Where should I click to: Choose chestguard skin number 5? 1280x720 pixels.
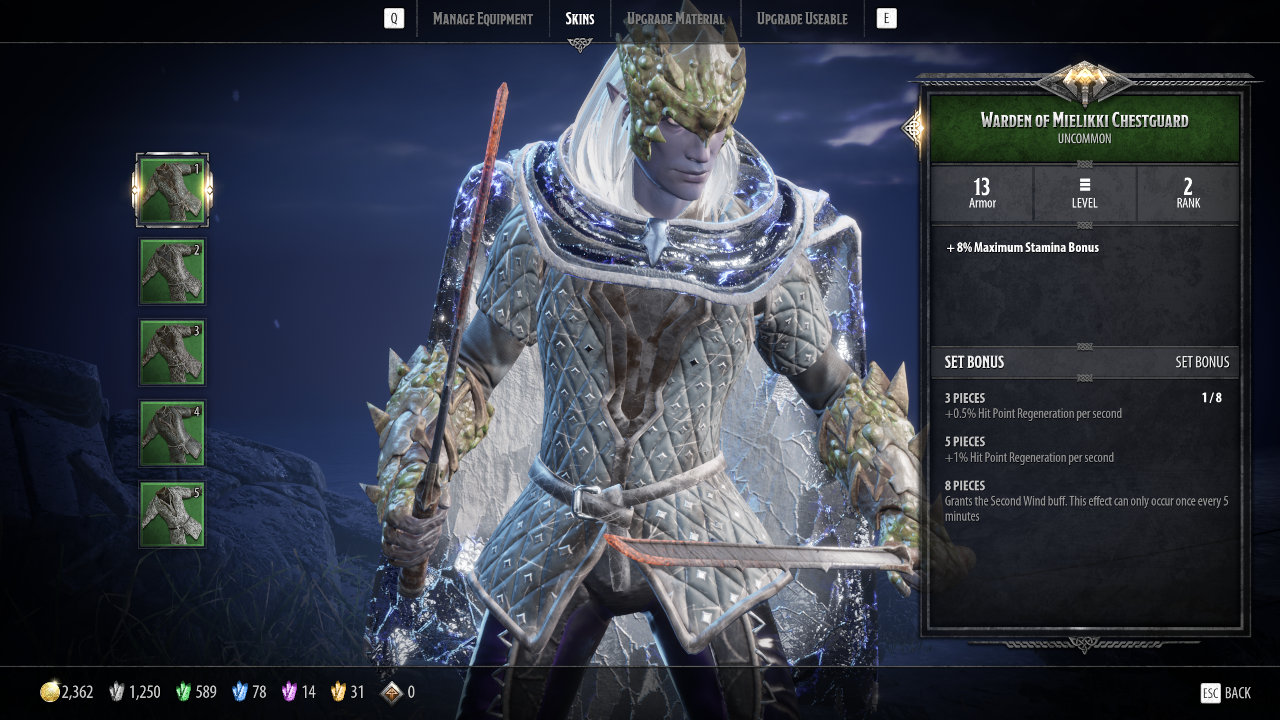tap(172, 514)
